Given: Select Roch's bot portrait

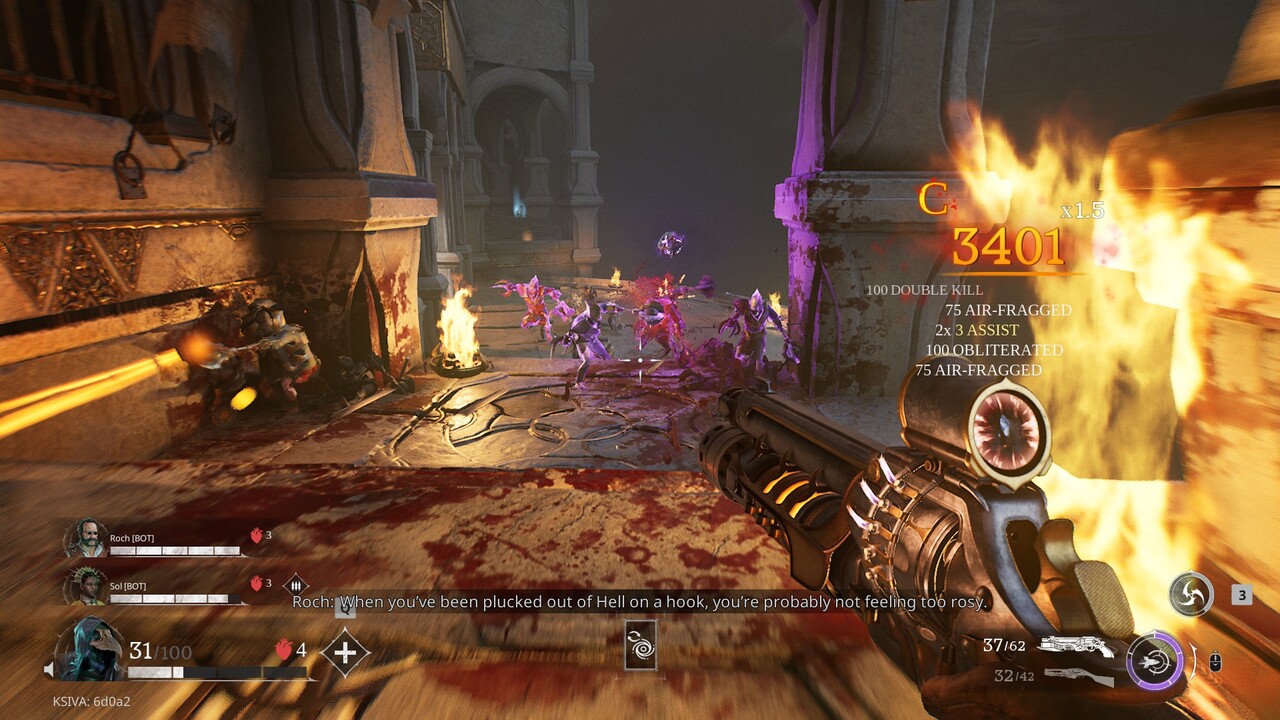Looking at the screenshot, I should [86, 538].
